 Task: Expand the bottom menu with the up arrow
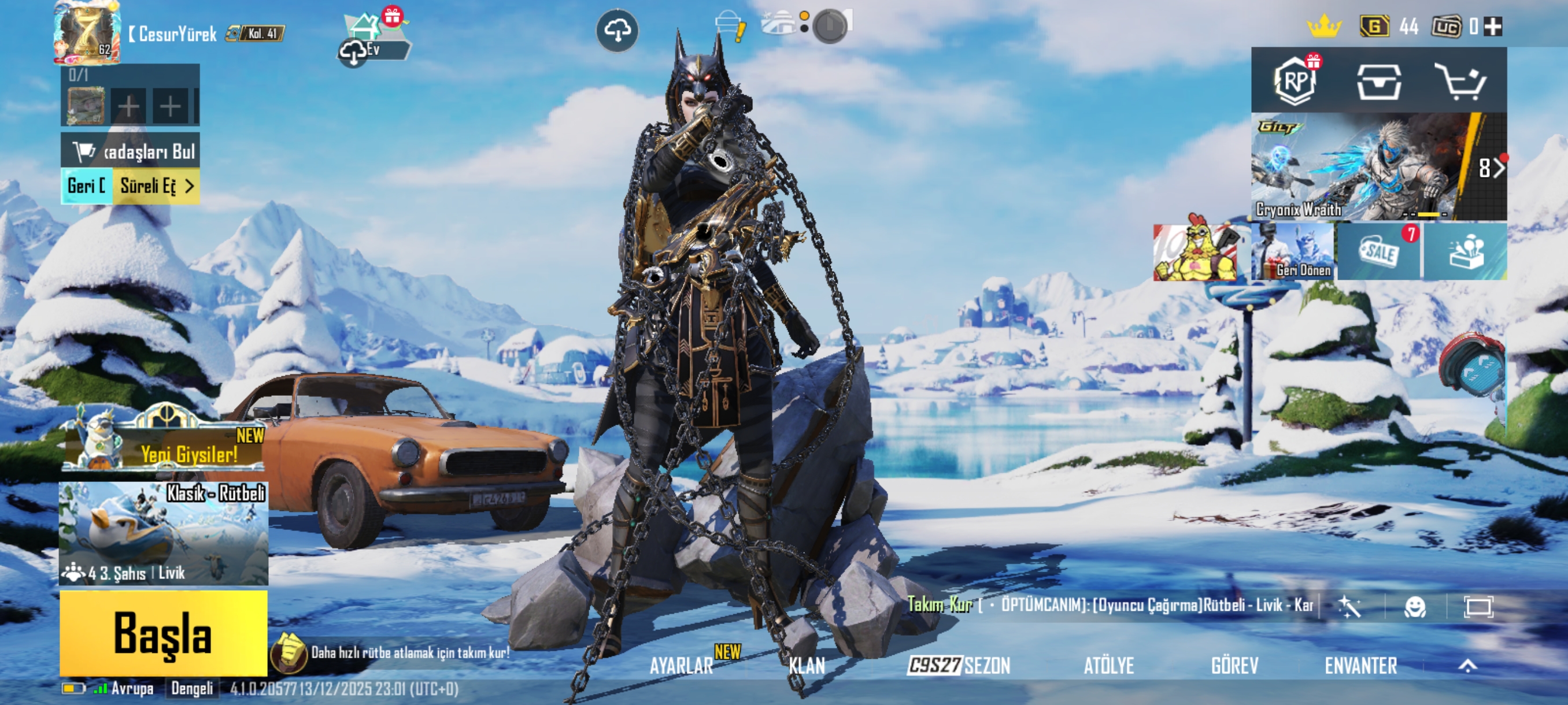(1467, 666)
